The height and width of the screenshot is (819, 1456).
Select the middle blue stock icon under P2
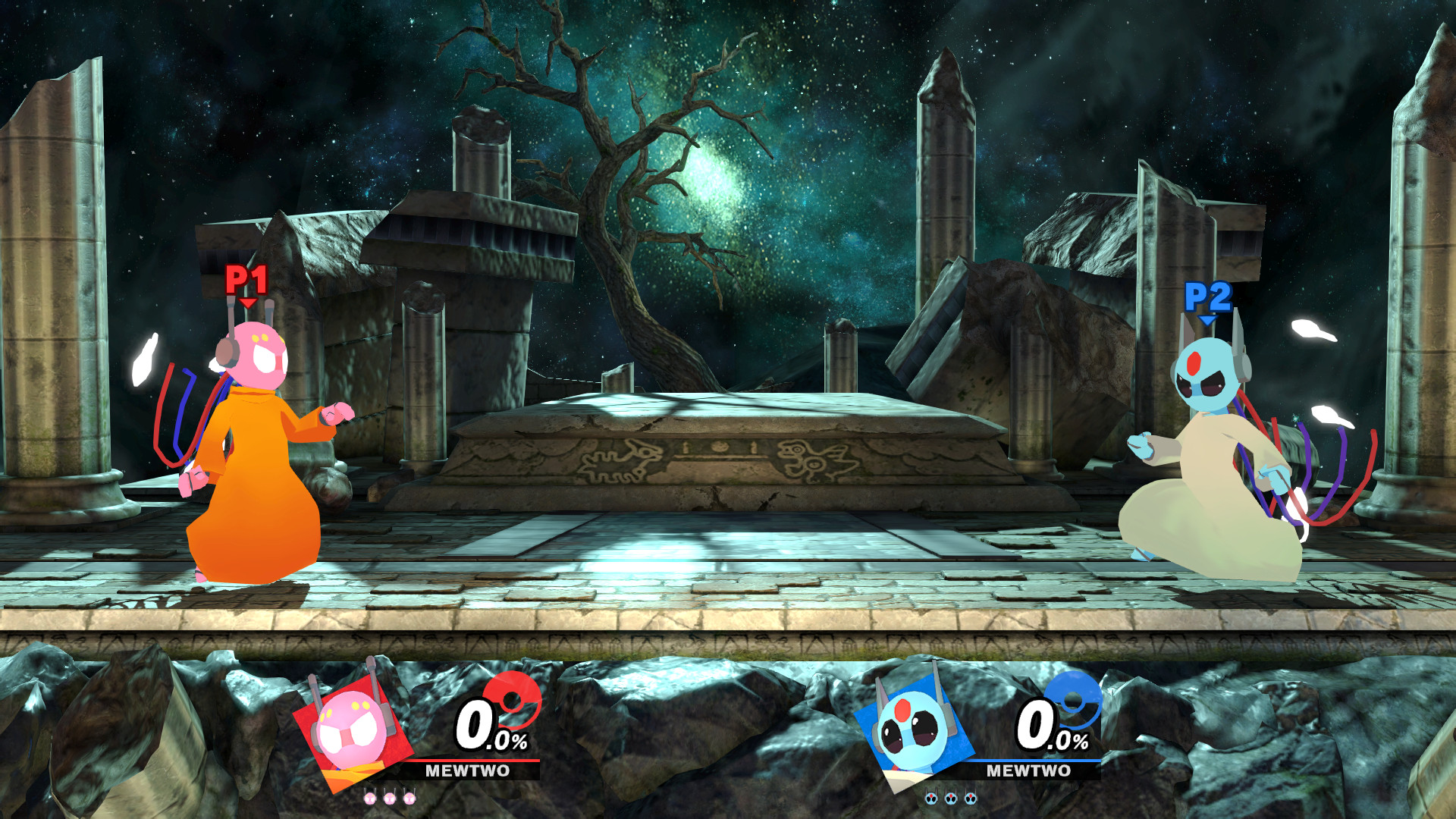(952, 798)
